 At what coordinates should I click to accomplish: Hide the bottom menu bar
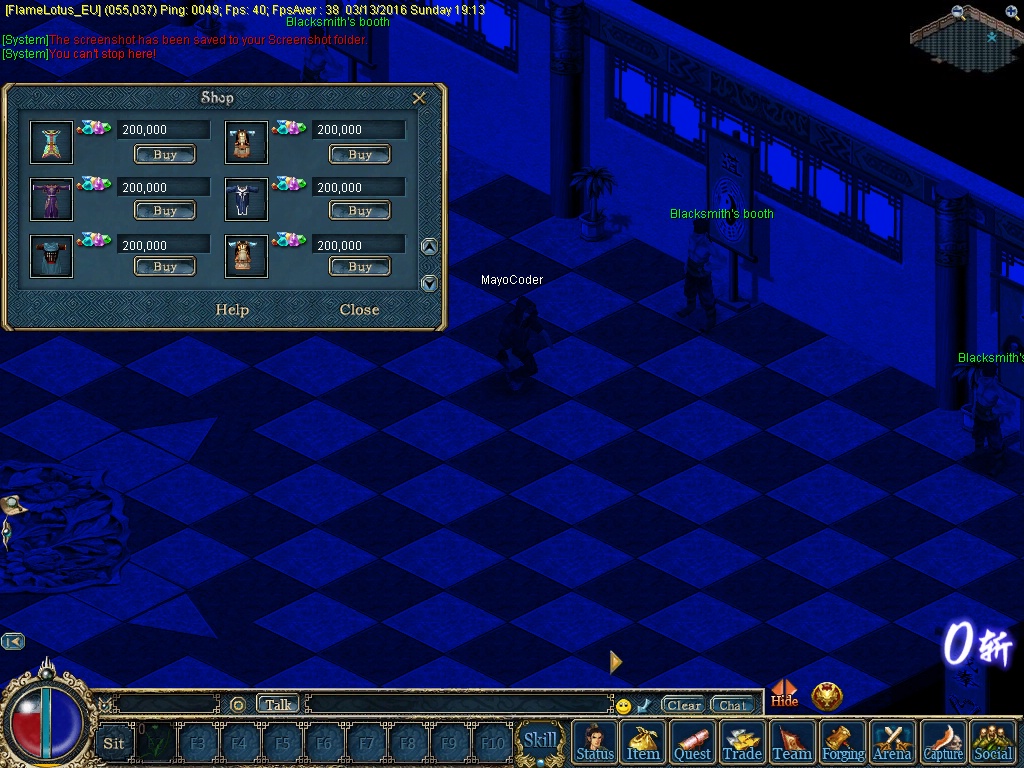pos(784,694)
